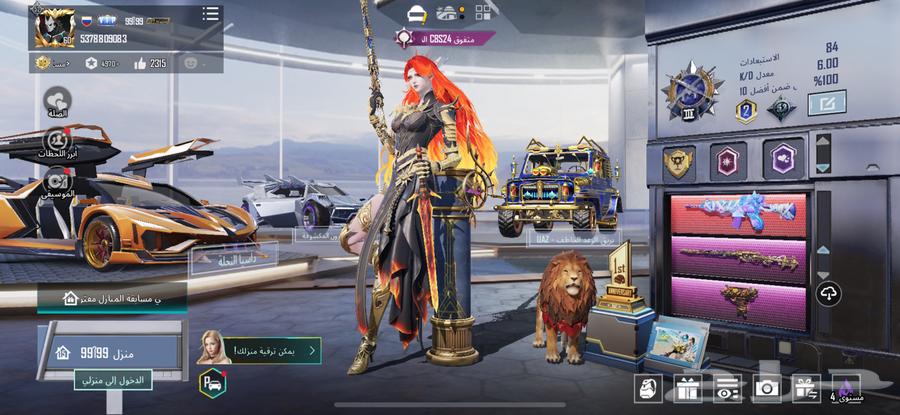
Task: Open the highlights moments icon
Action: [x=57, y=142]
